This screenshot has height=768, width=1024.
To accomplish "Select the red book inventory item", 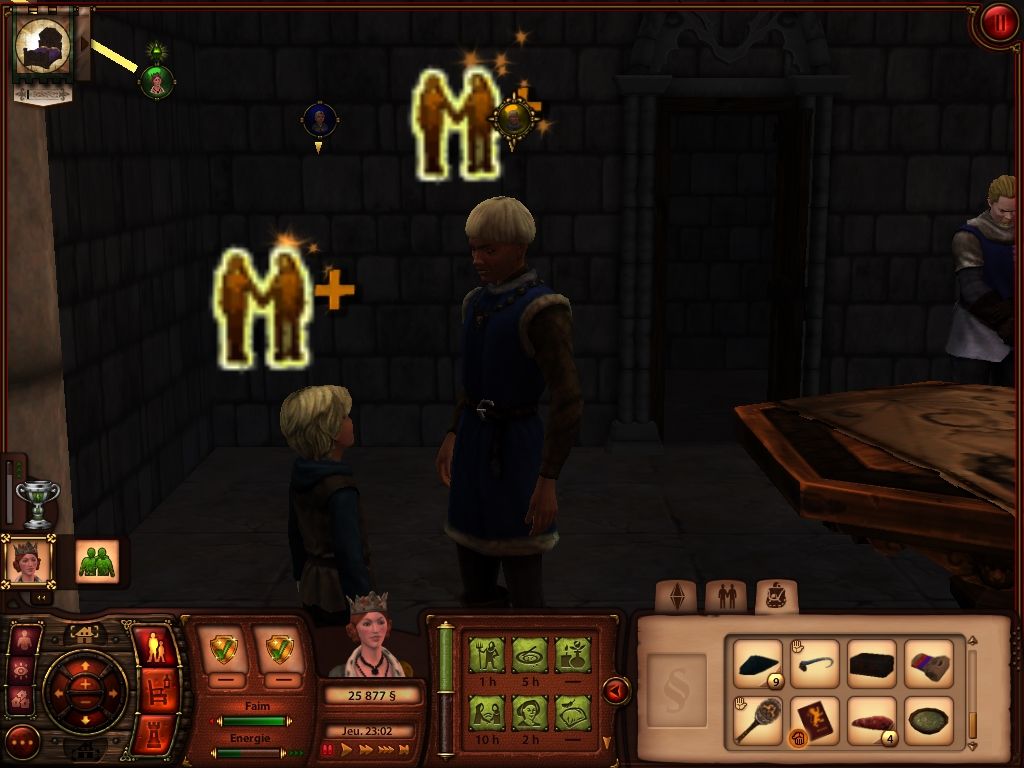I will [x=815, y=720].
